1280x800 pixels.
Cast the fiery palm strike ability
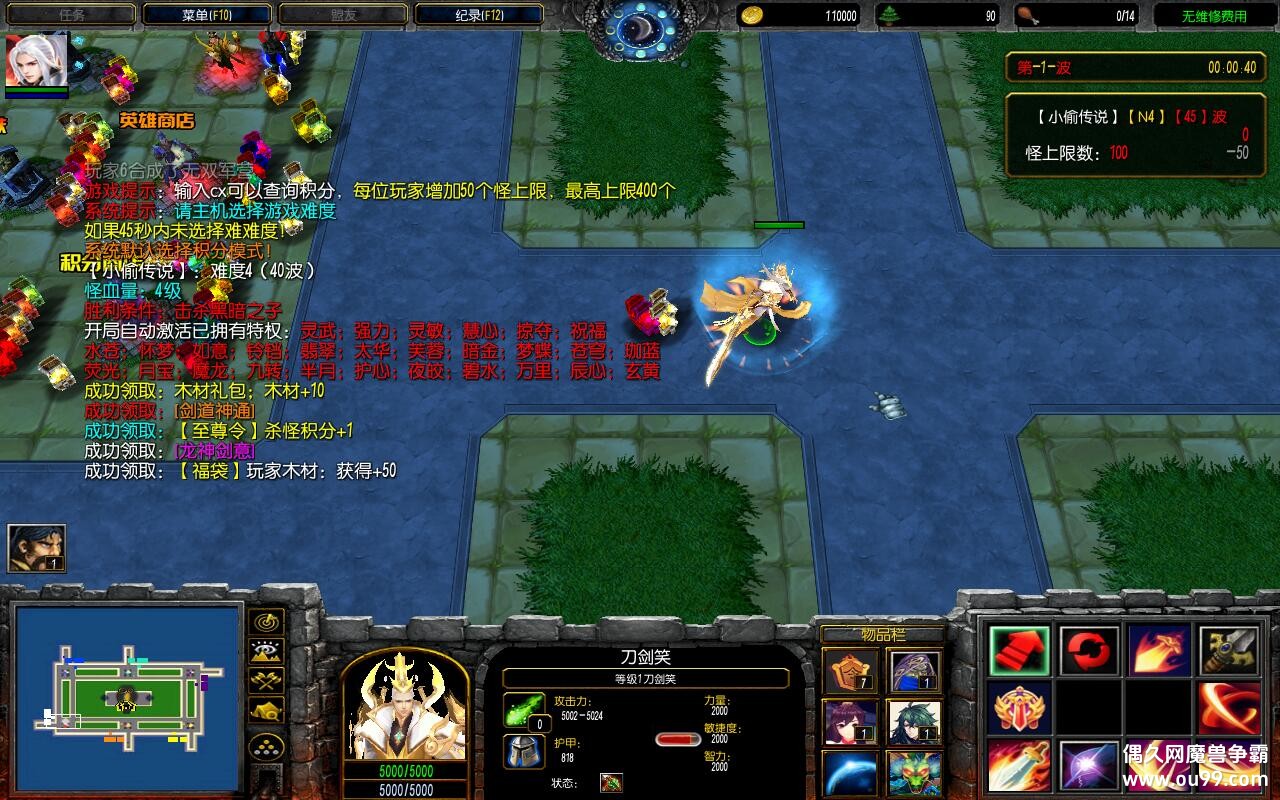[x=1160, y=651]
